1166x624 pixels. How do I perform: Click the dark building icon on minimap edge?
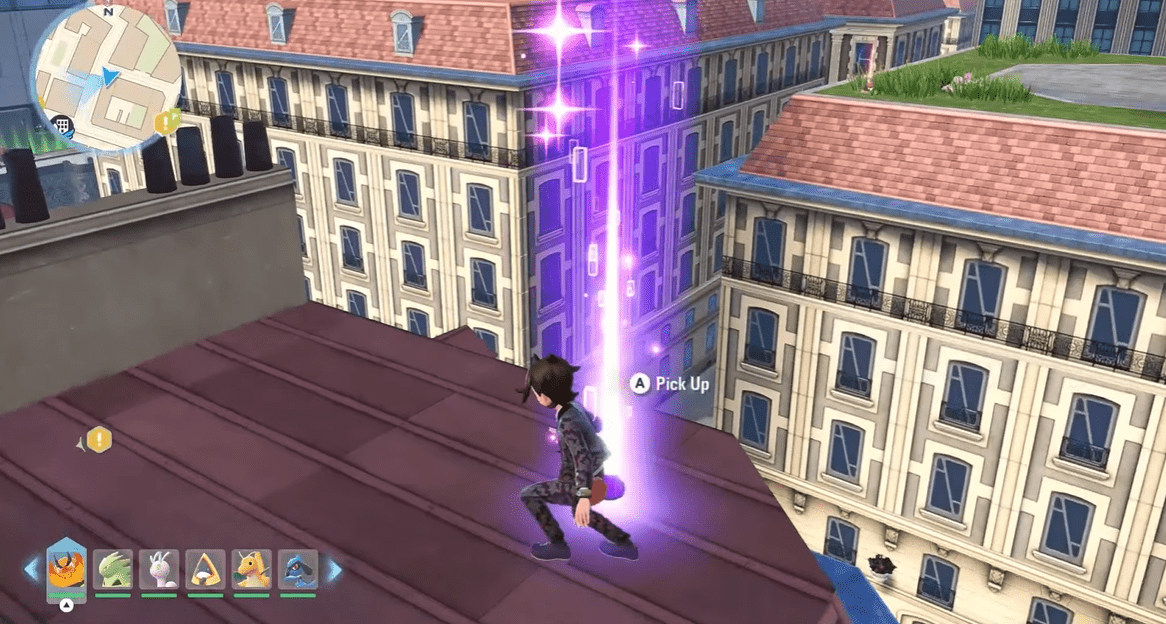click(60, 126)
